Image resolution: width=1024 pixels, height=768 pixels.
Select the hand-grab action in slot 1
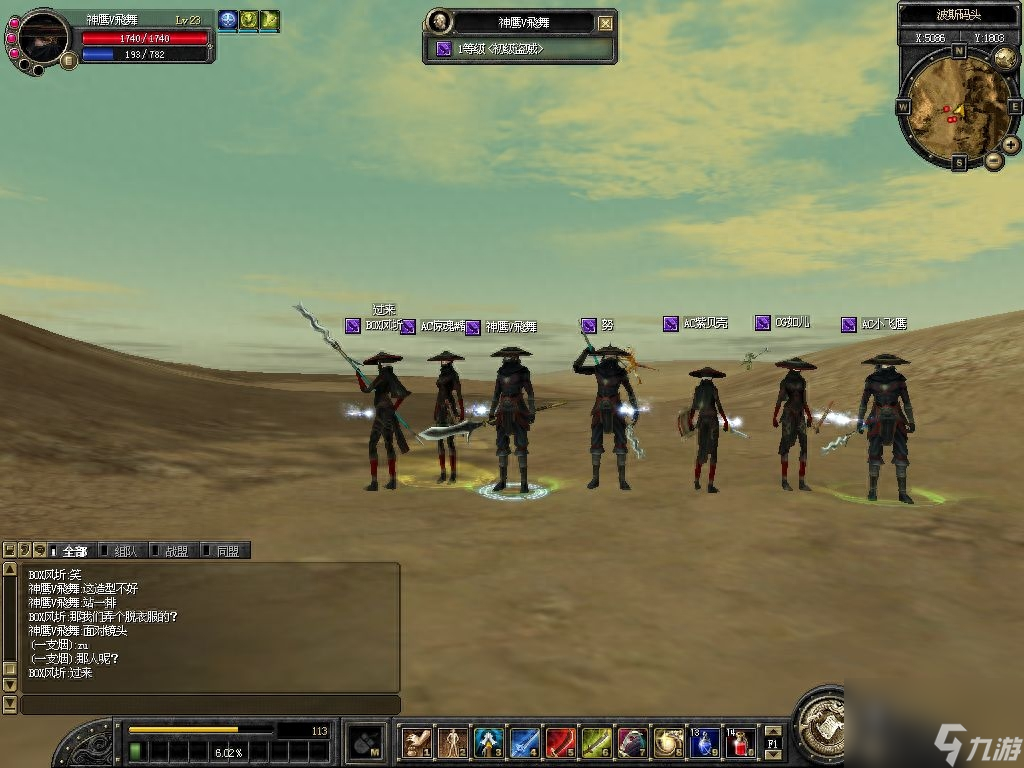point(416,743)
